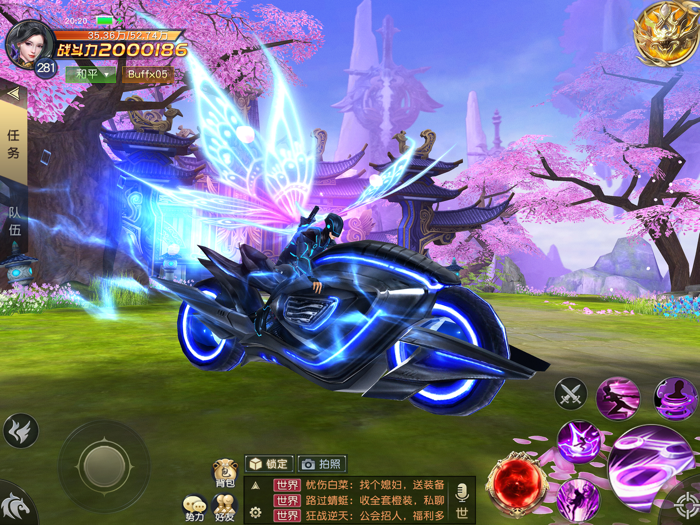
Task: Toggle the 锁定 lock button
Action: pos(269,464)
